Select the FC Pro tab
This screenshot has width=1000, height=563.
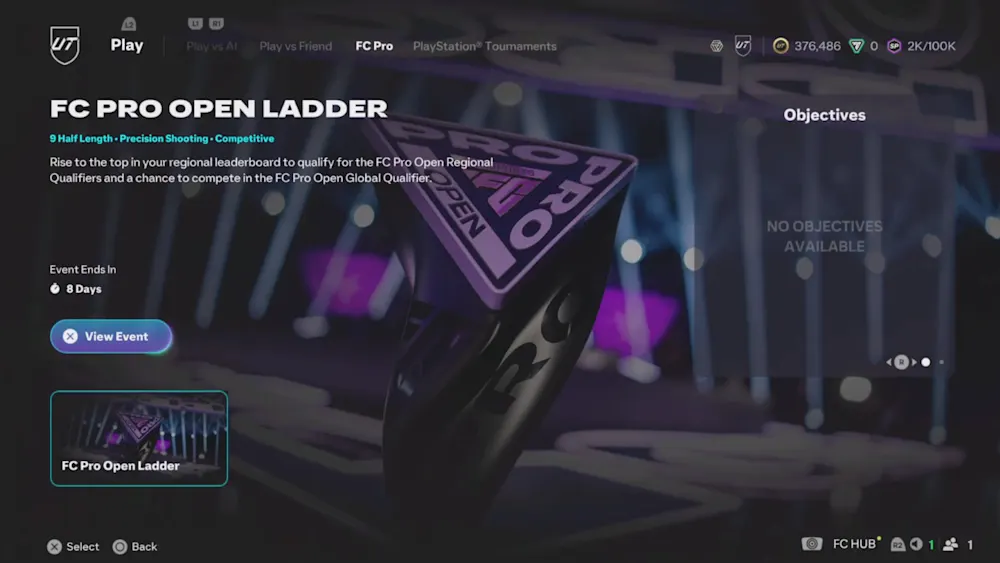pos(374,46)
